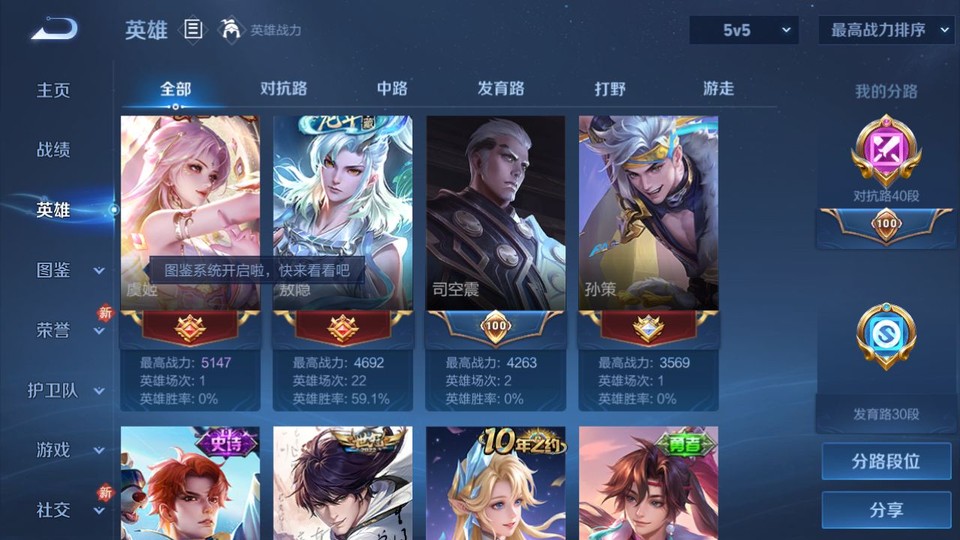Select the 游走 role tab
The width and height of the screenshot is (960, 540).
click(718, 88)
